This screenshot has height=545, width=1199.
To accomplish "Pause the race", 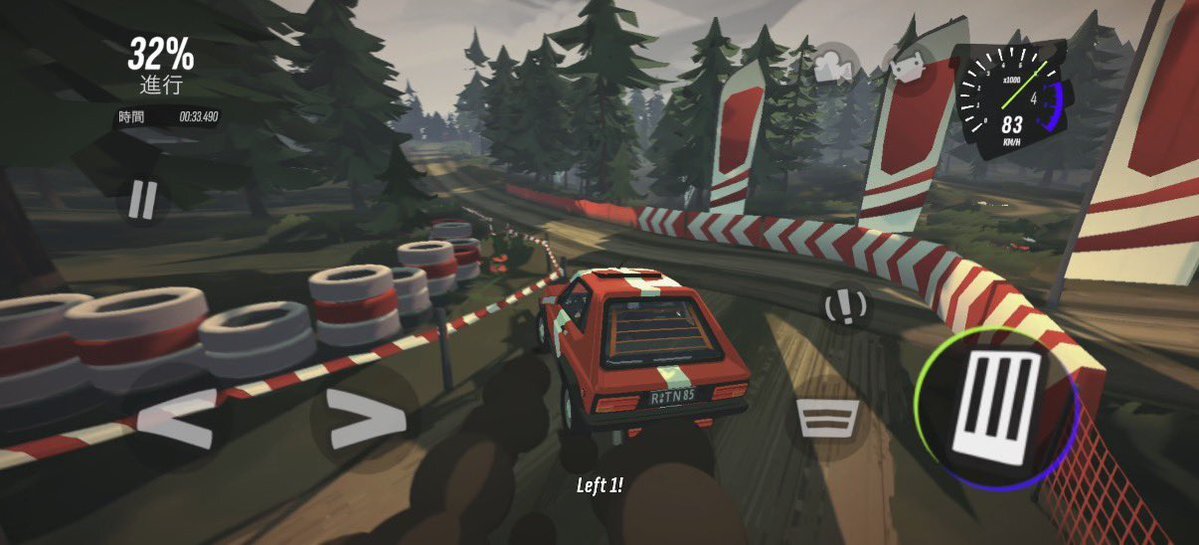I will [x=142, y=200].
